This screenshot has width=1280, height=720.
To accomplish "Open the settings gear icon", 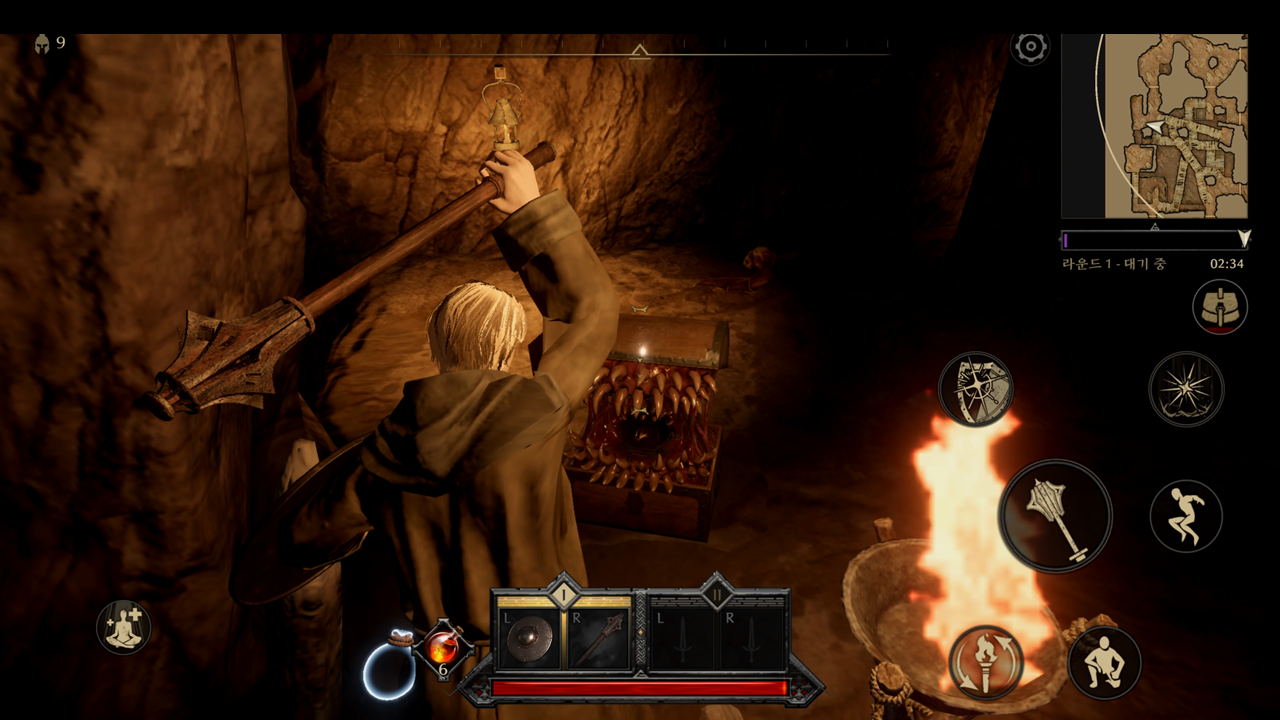I will coord(1030,46).
